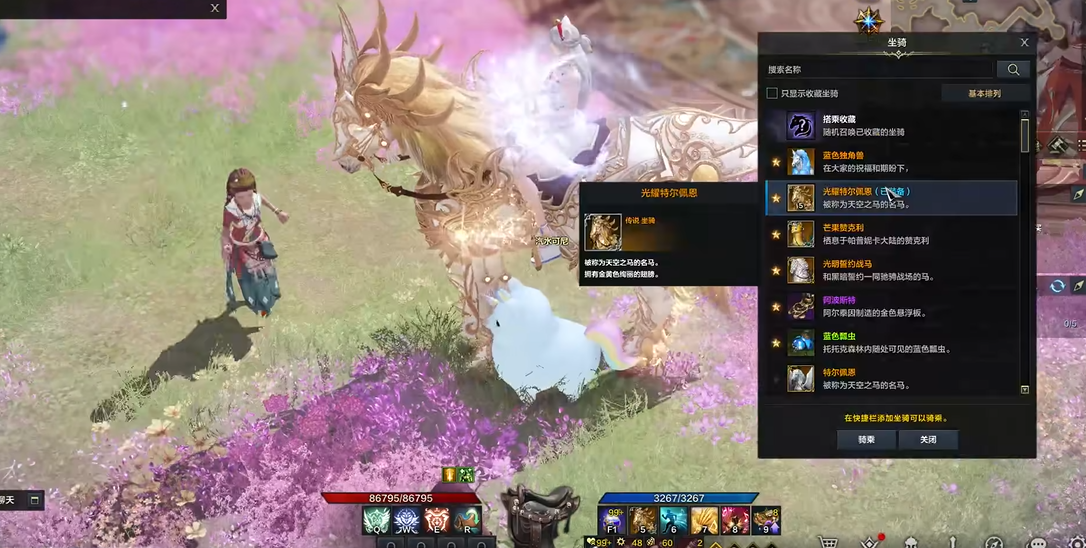Click the magnifying glass search button
The image size is (1086, 548).
click(x=1013, y=70)
